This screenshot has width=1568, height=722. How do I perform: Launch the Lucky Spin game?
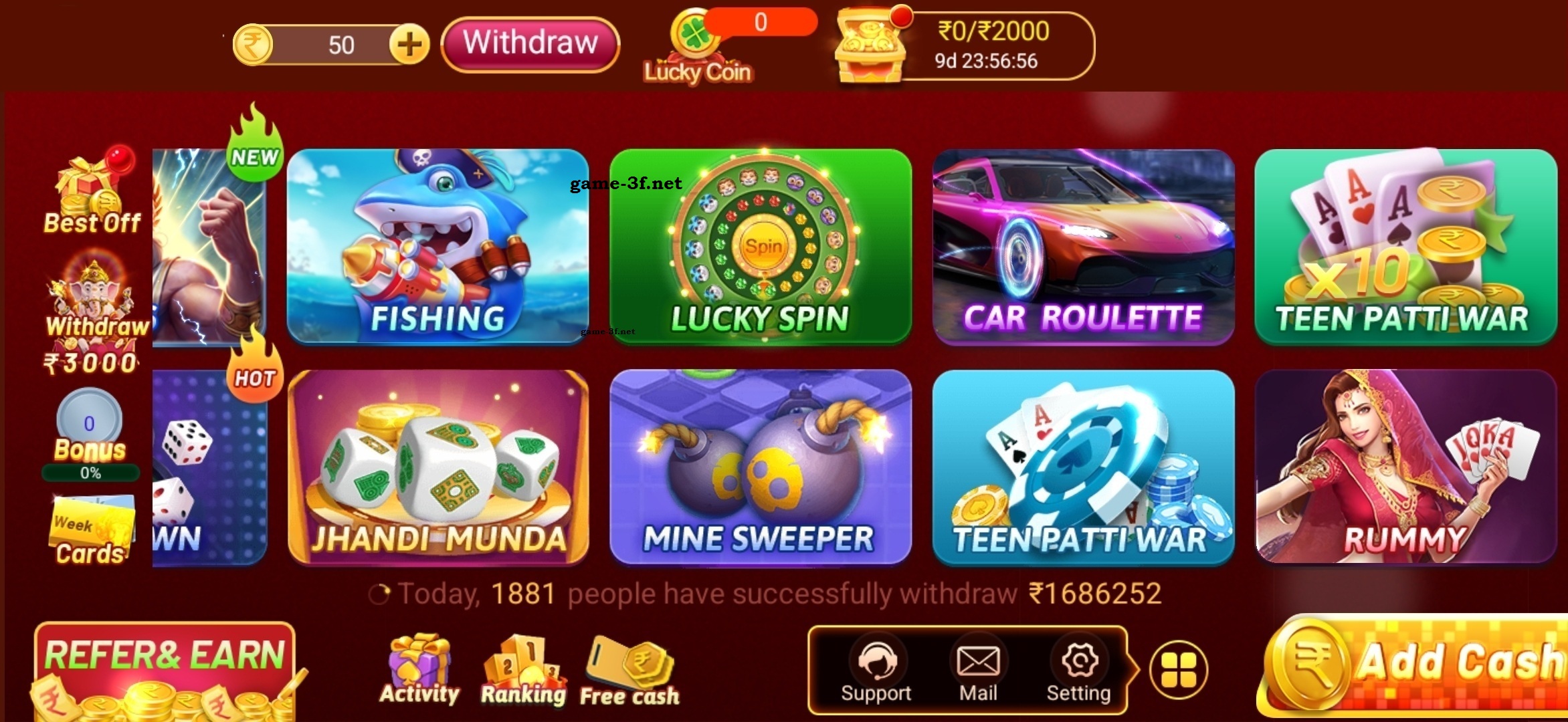pyautogui.click(x=761, y=246)
